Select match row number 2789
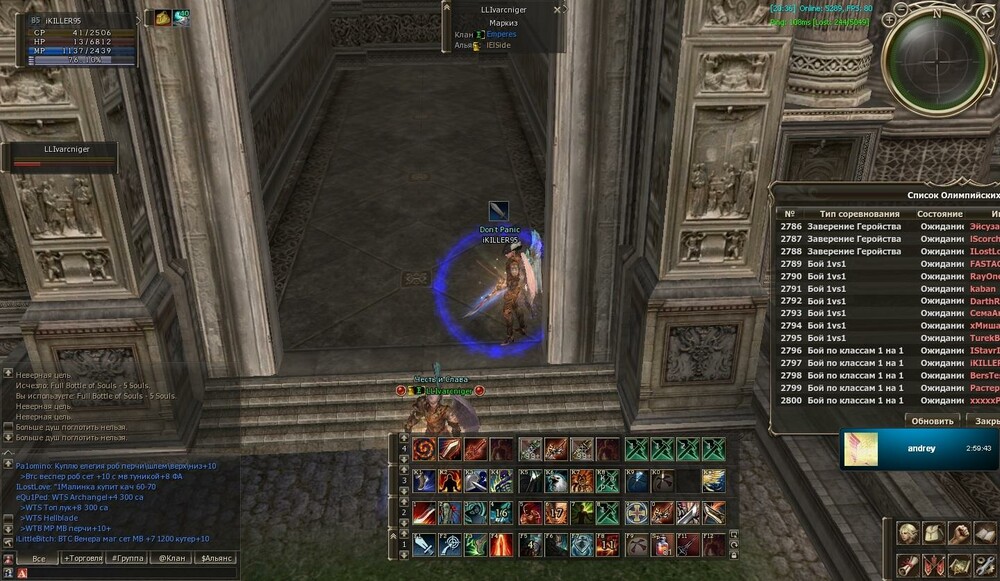Image resolution: width=1000 pixels, height=581 pixels. [870, 264]
